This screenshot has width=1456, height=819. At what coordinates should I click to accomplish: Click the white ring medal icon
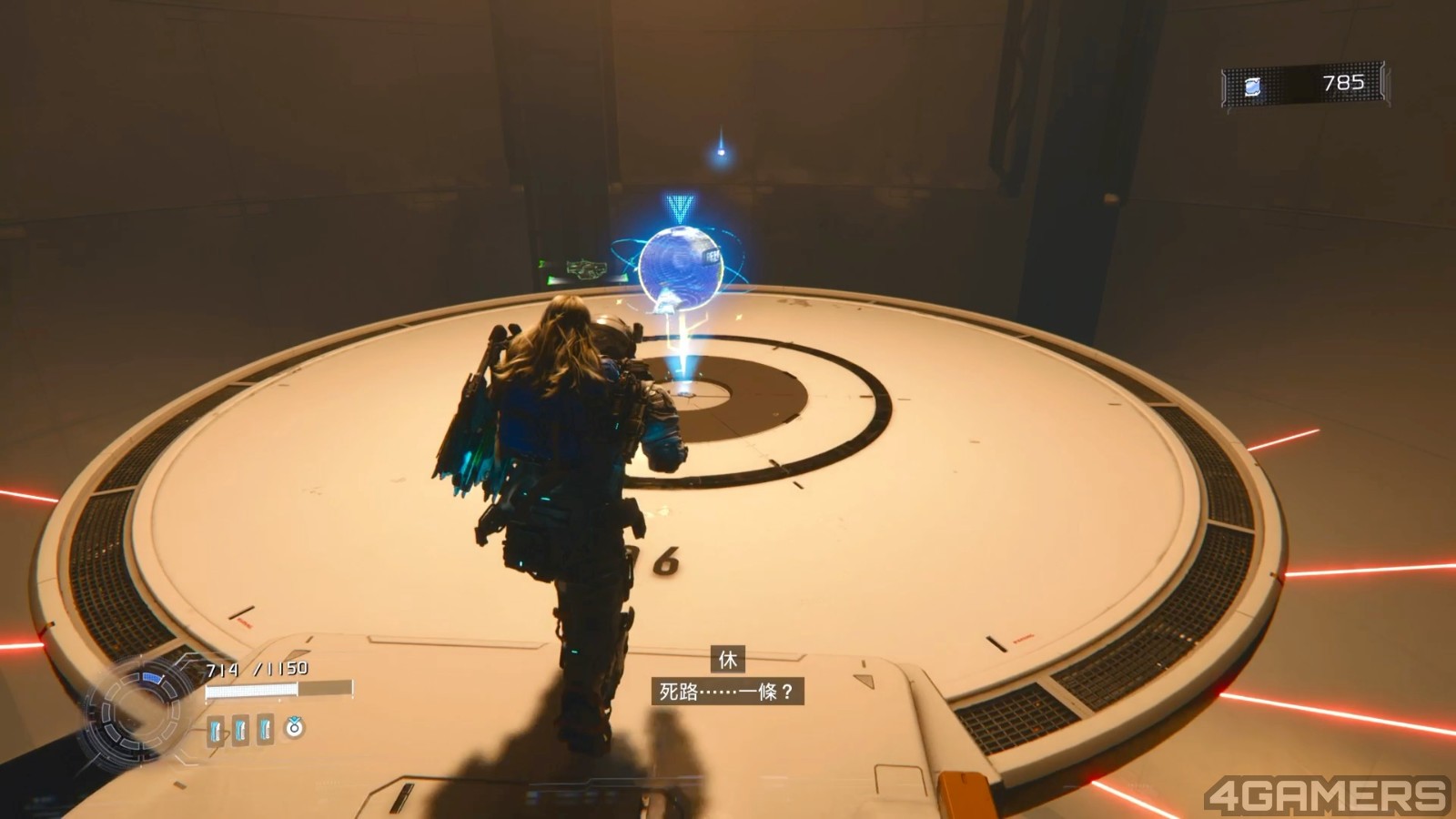click(x=294, y=727)
